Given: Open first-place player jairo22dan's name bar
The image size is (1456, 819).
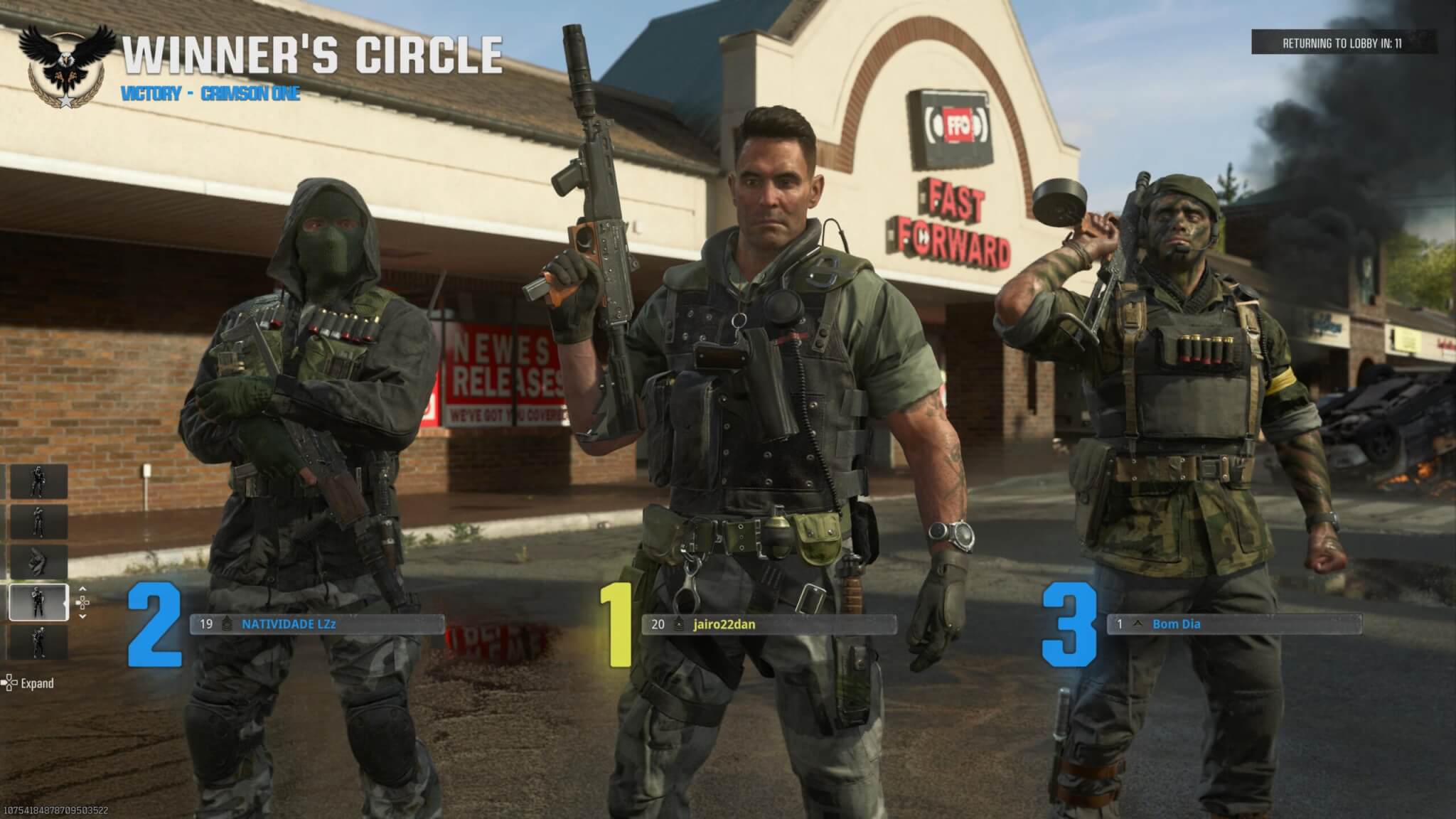Looking at the screenshot, I should tap(768, 624).
